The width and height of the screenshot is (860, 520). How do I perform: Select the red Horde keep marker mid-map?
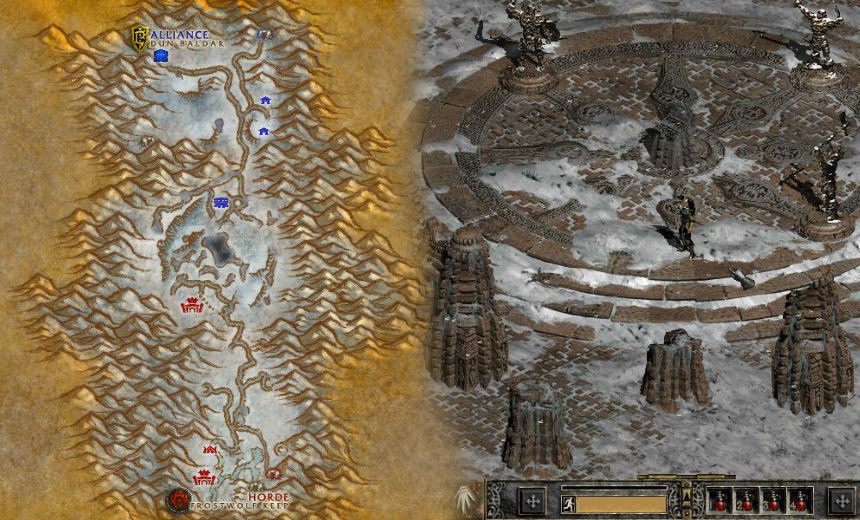(191, 306)
